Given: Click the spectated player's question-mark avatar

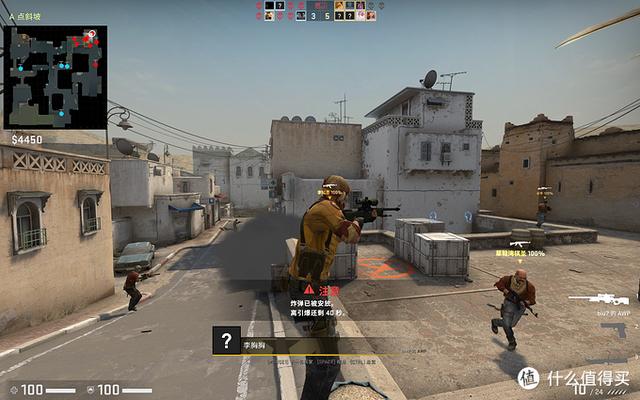Looking at the screenshot, I should [228, 340].
